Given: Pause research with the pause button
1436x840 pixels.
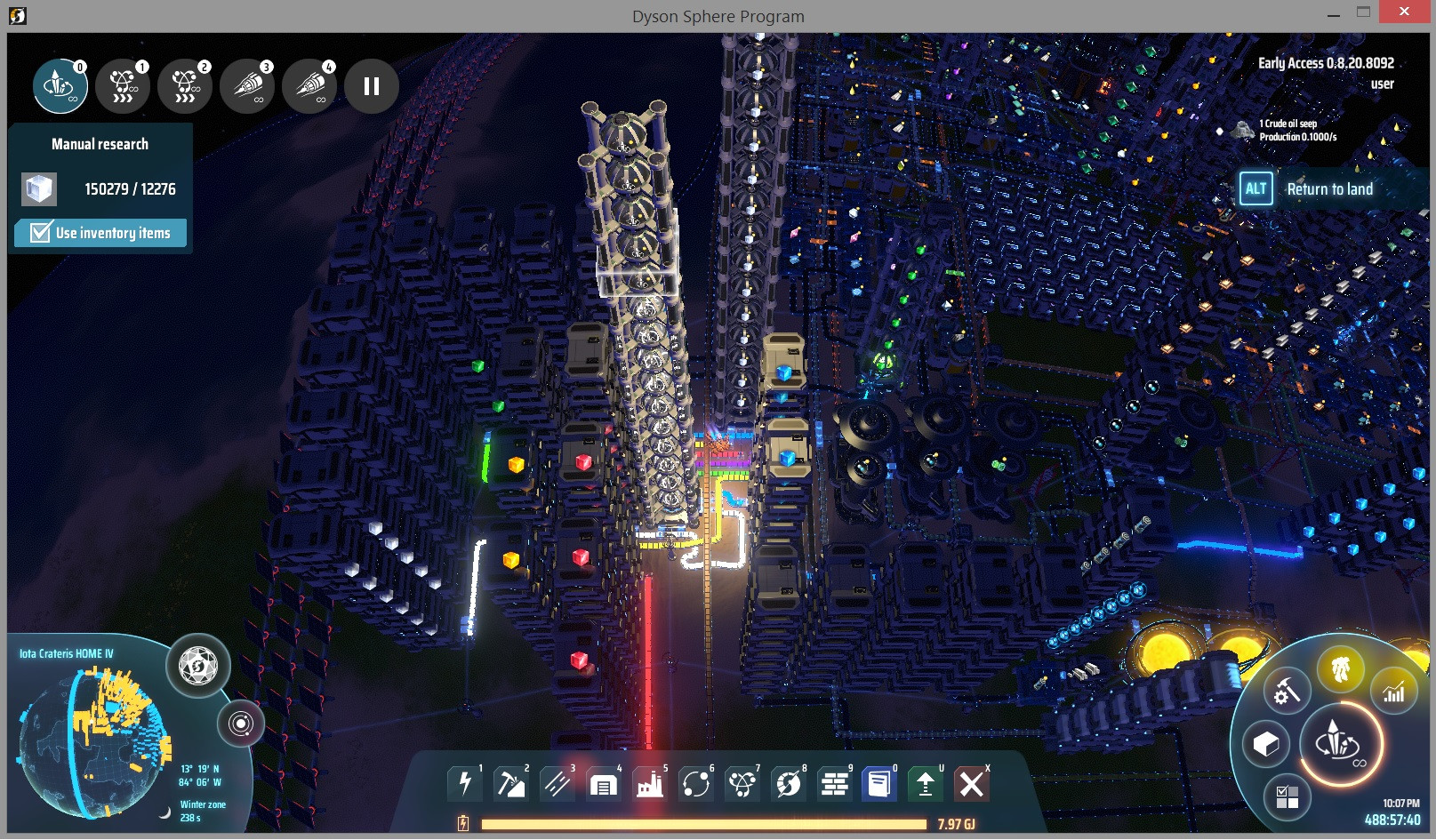Looking at the screenshot, I should click(x=372, y=85).
